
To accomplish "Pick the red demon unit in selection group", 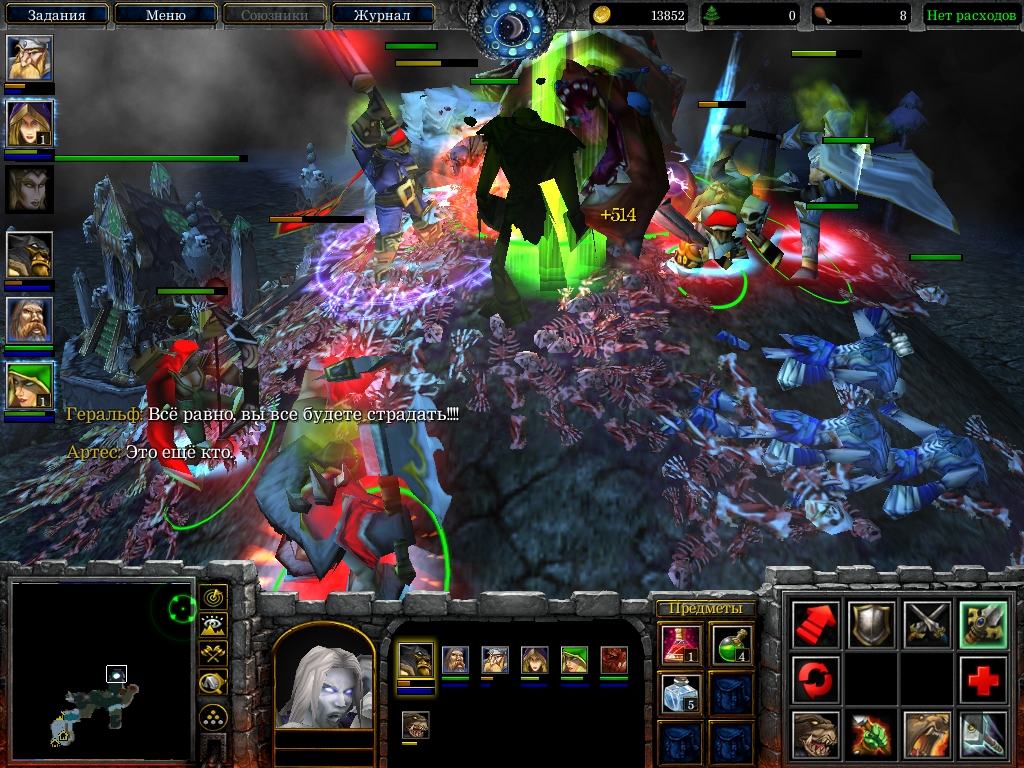I will tap(613, 660).
